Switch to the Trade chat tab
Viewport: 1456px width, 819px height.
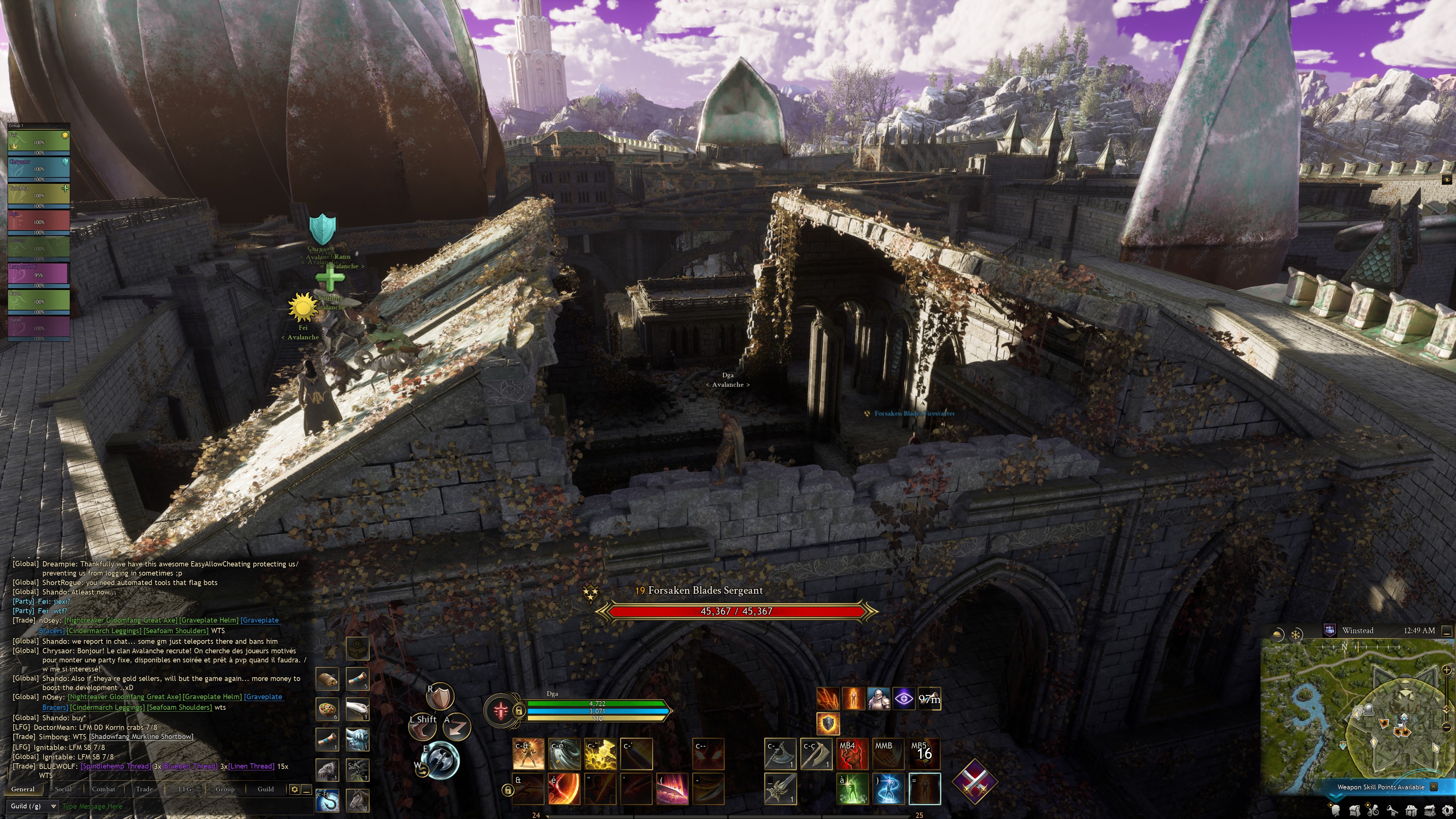coord(144,789)
